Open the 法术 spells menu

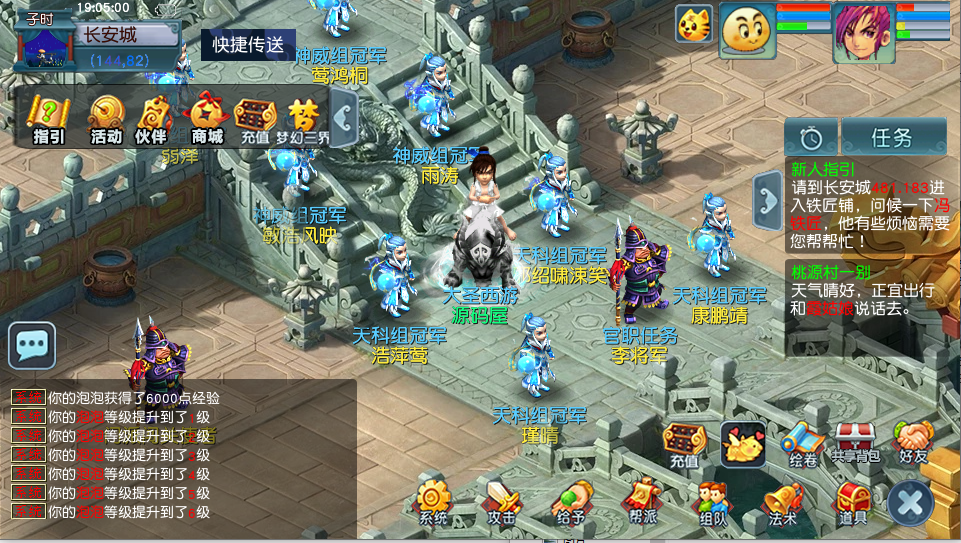click(x=783, y=501)
